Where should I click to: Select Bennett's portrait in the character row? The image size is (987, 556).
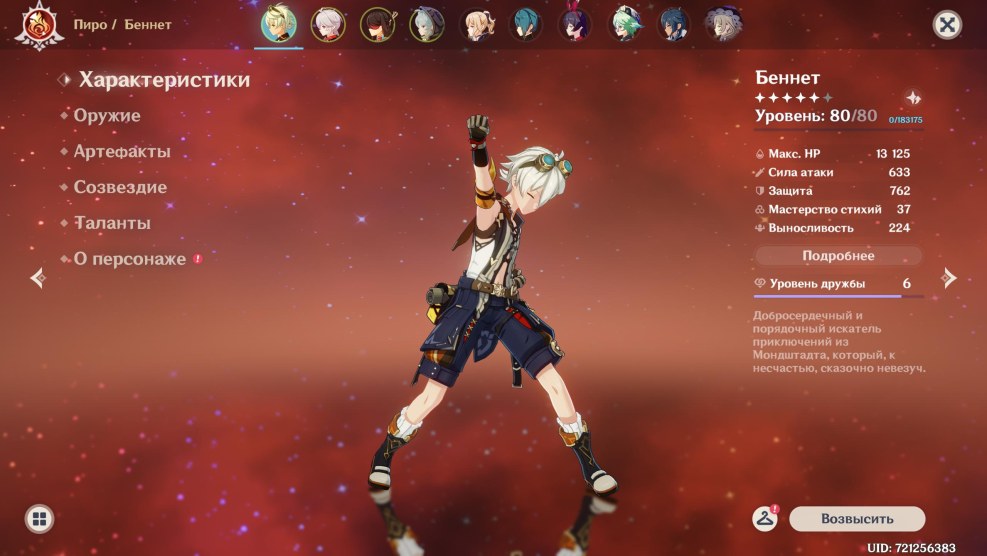point(278,23)
